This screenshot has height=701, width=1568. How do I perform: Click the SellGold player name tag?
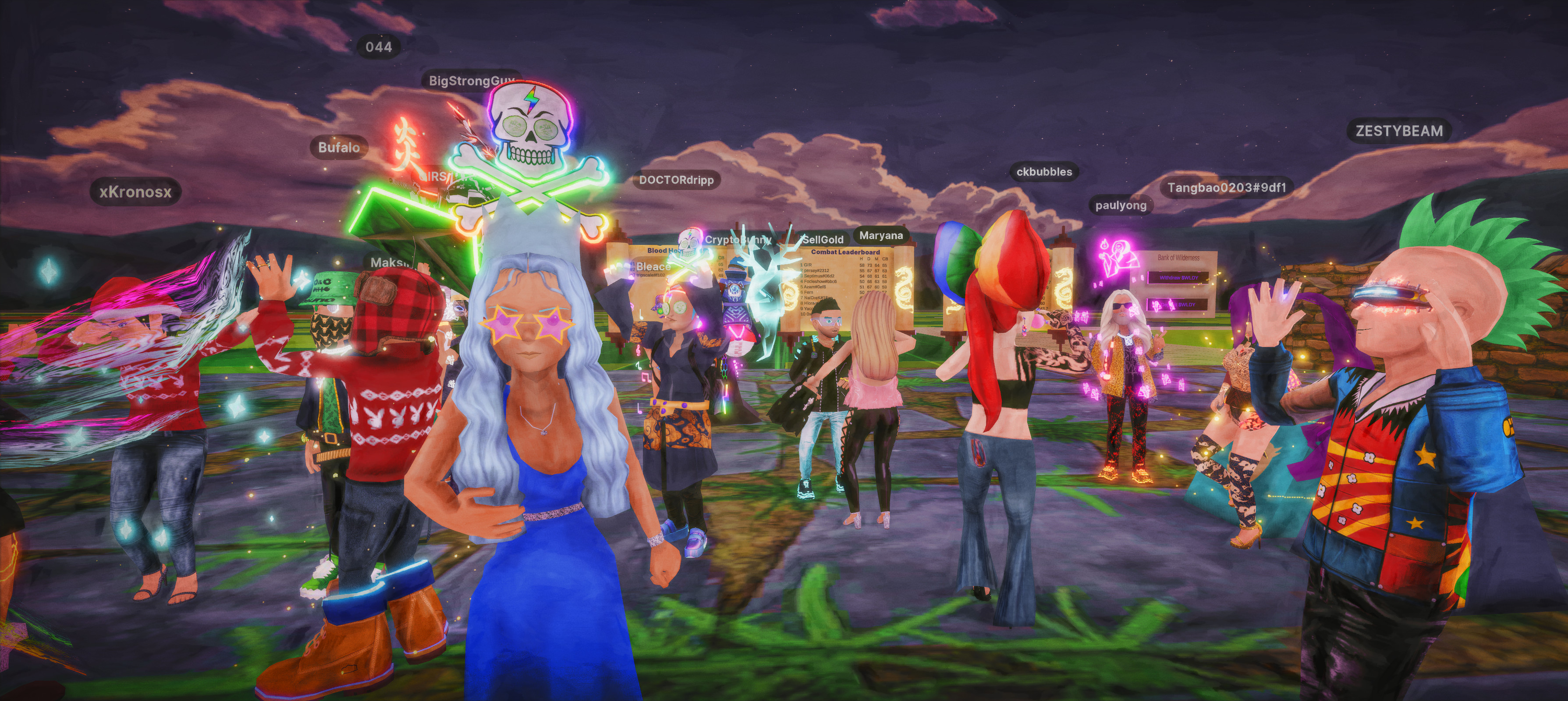pos(823,240)
